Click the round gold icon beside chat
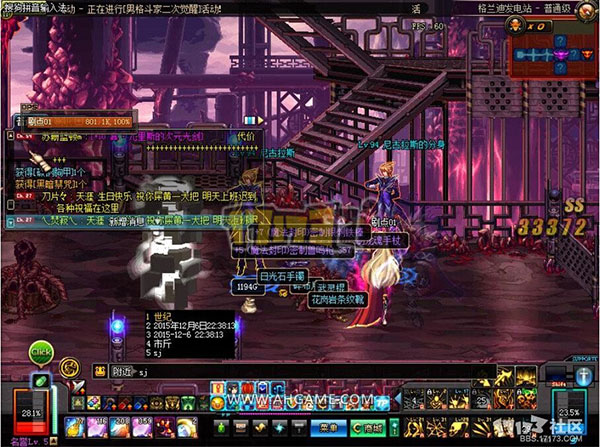The image size is (600, 447). point(69,367)
